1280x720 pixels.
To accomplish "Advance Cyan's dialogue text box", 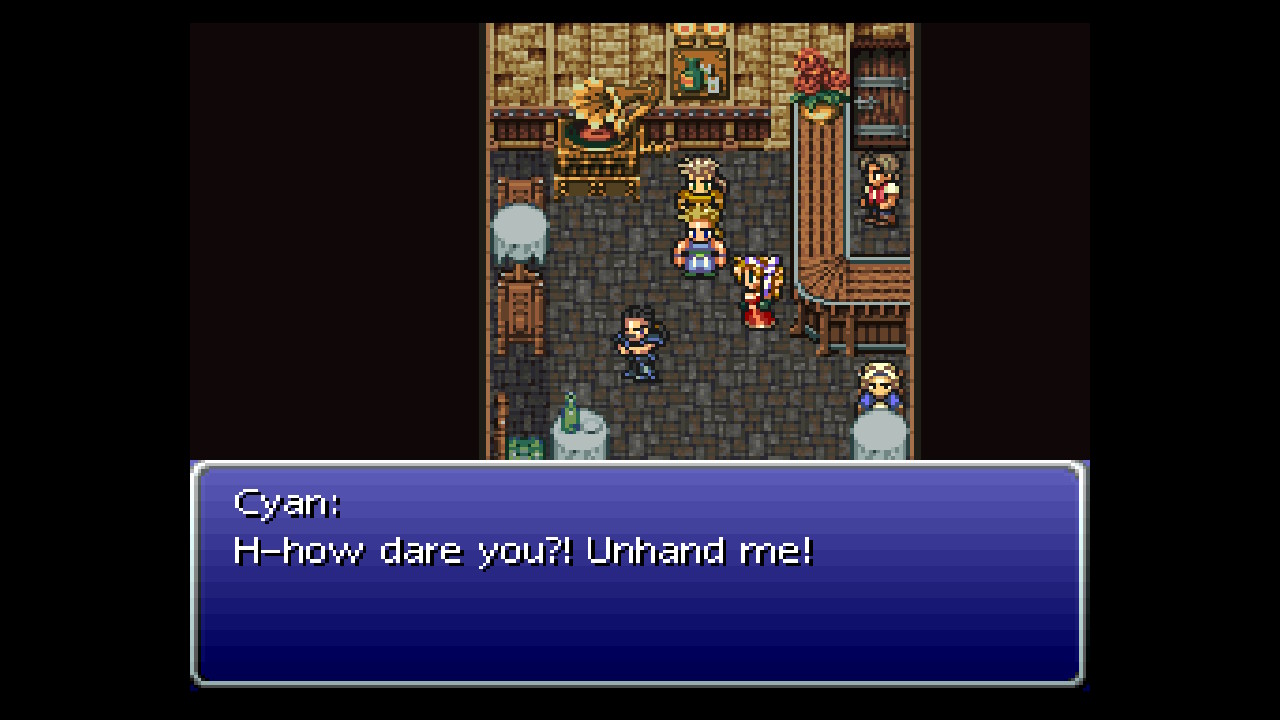I will (638, 573).
